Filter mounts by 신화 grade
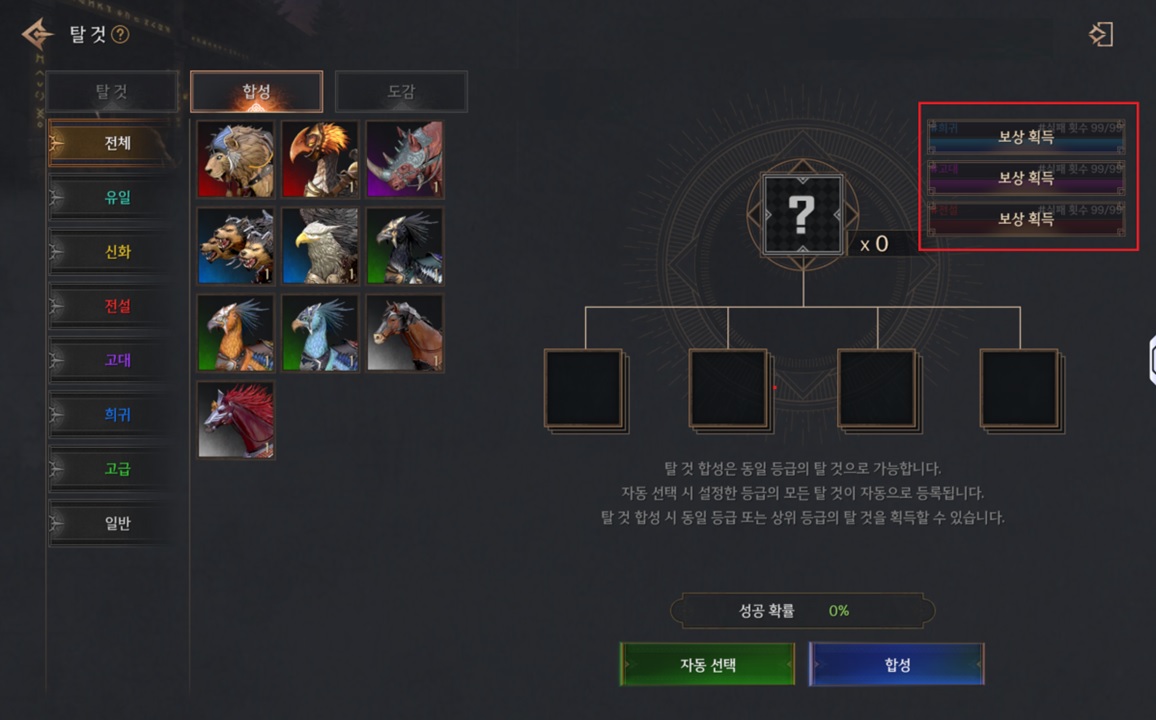The width and height of the screenshot is (1156, 720). [x=117, y=252]
